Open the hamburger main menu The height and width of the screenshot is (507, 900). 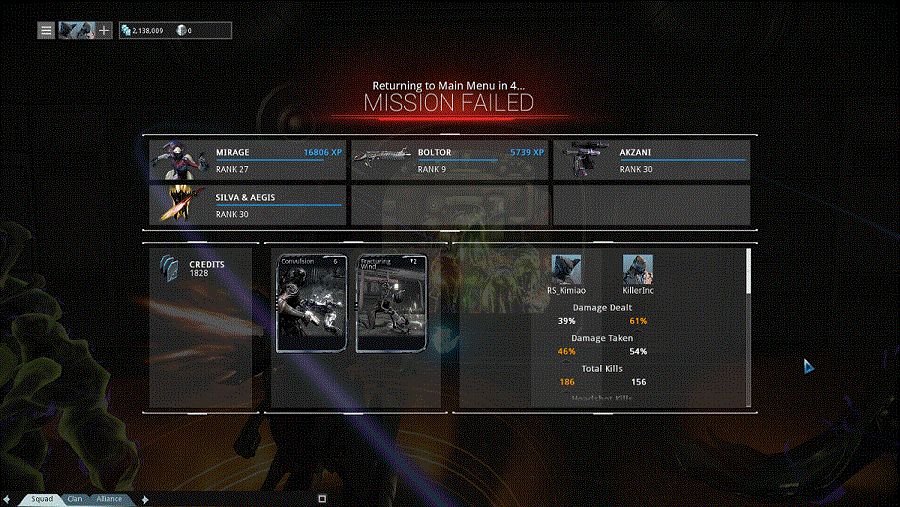click(46, 30)
